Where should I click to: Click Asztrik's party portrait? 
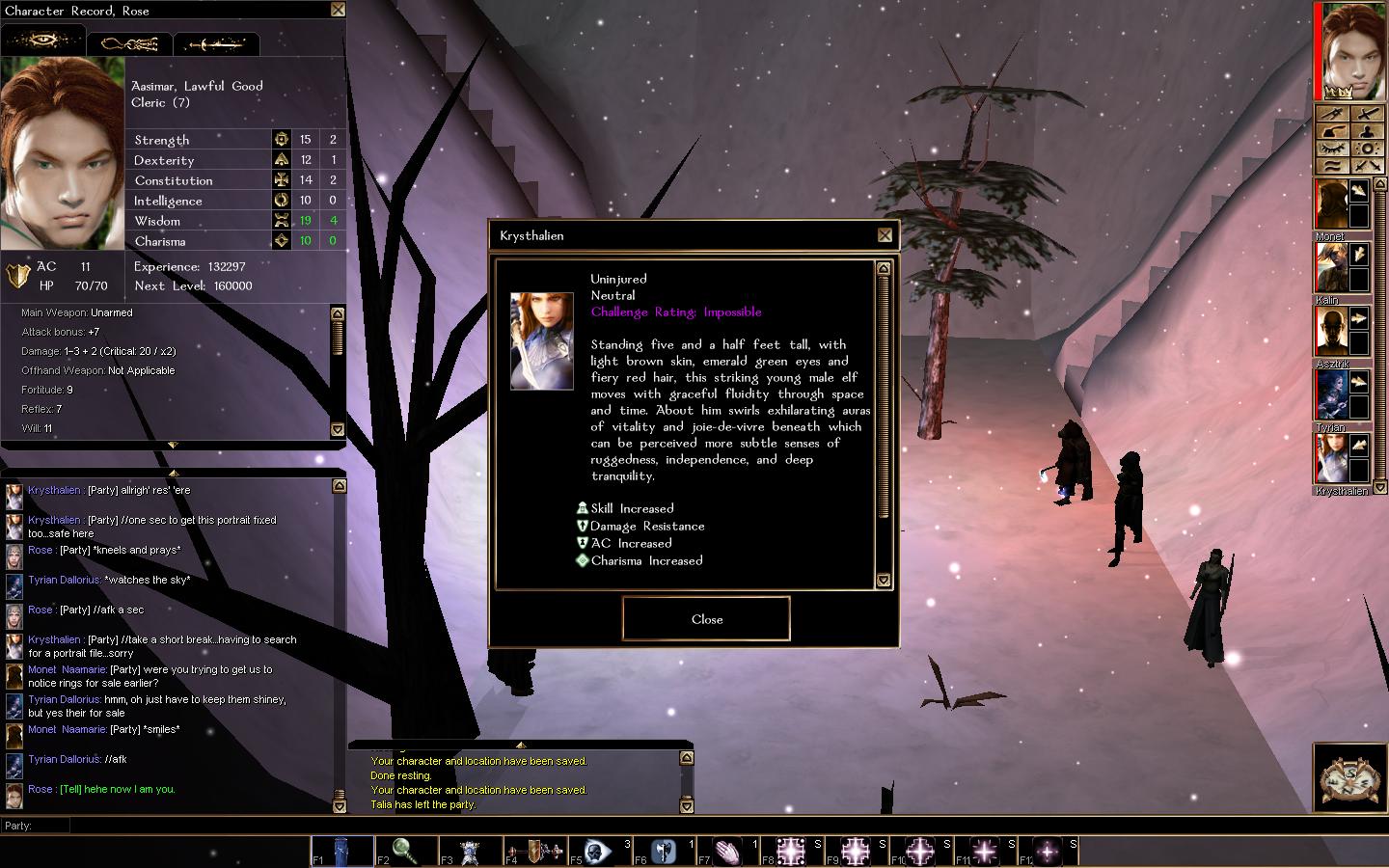point(1331,332)
